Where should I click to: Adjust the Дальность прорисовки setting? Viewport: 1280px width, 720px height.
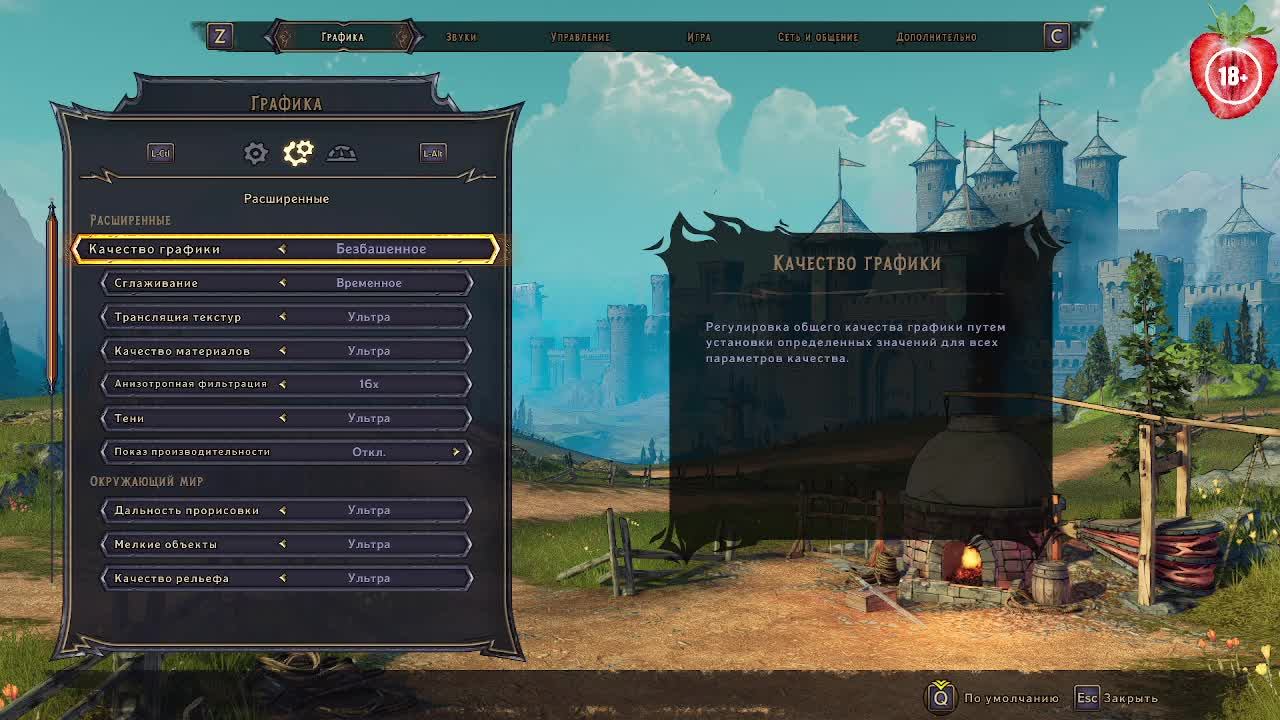(x=287, y=510)
